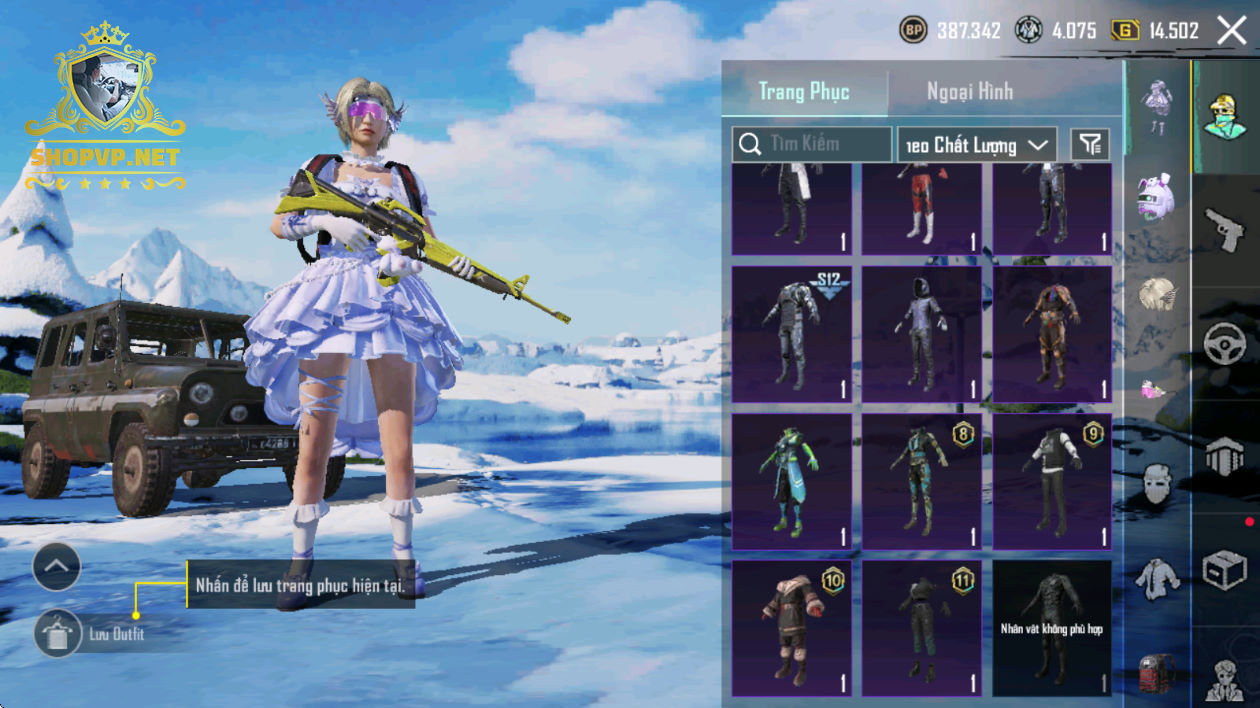Select the outfit with the 11 badge
This screenshot has height=708, width=1260.
tap(922, 628)
